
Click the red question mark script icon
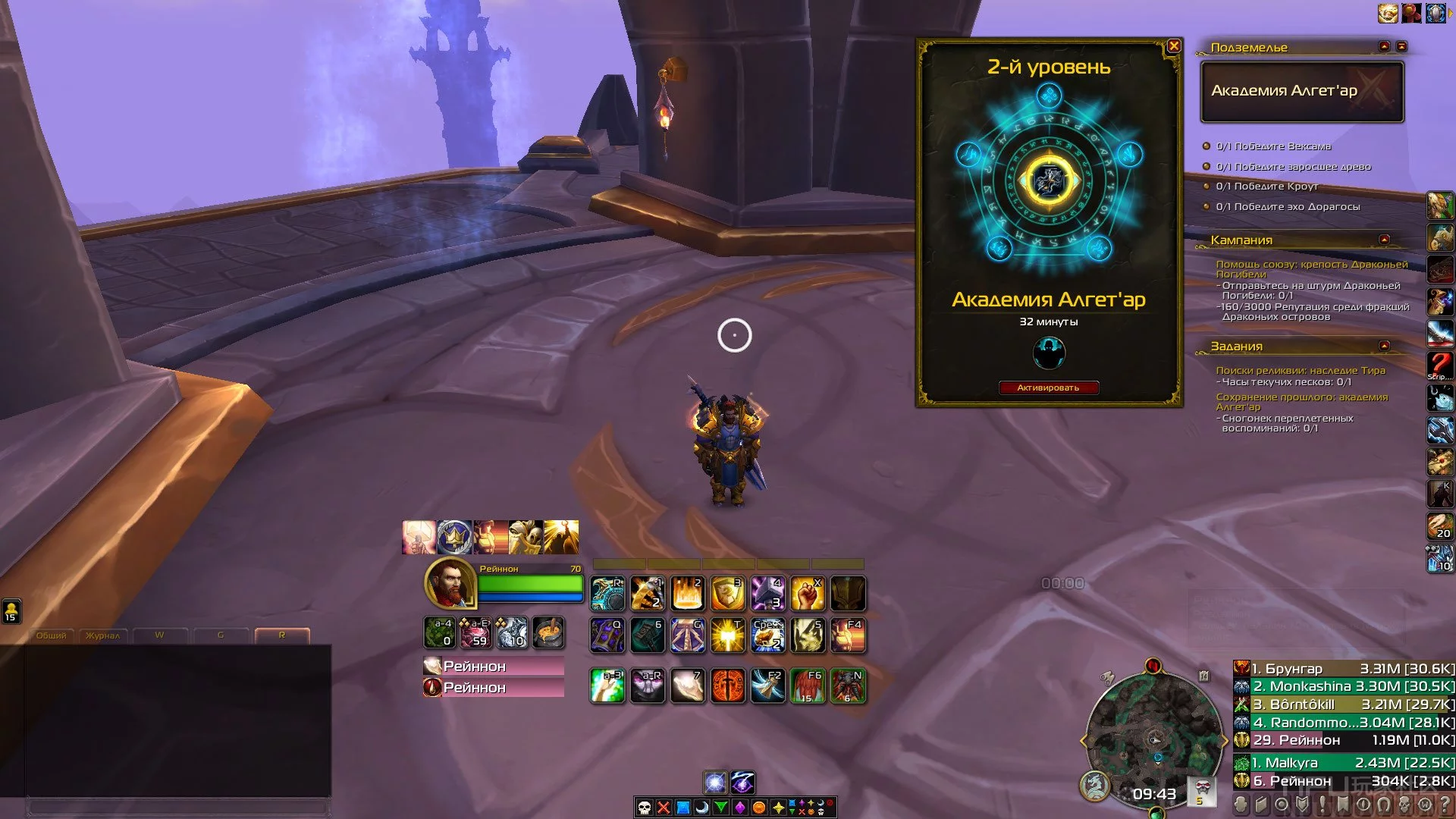click(x=1439, y=366)
